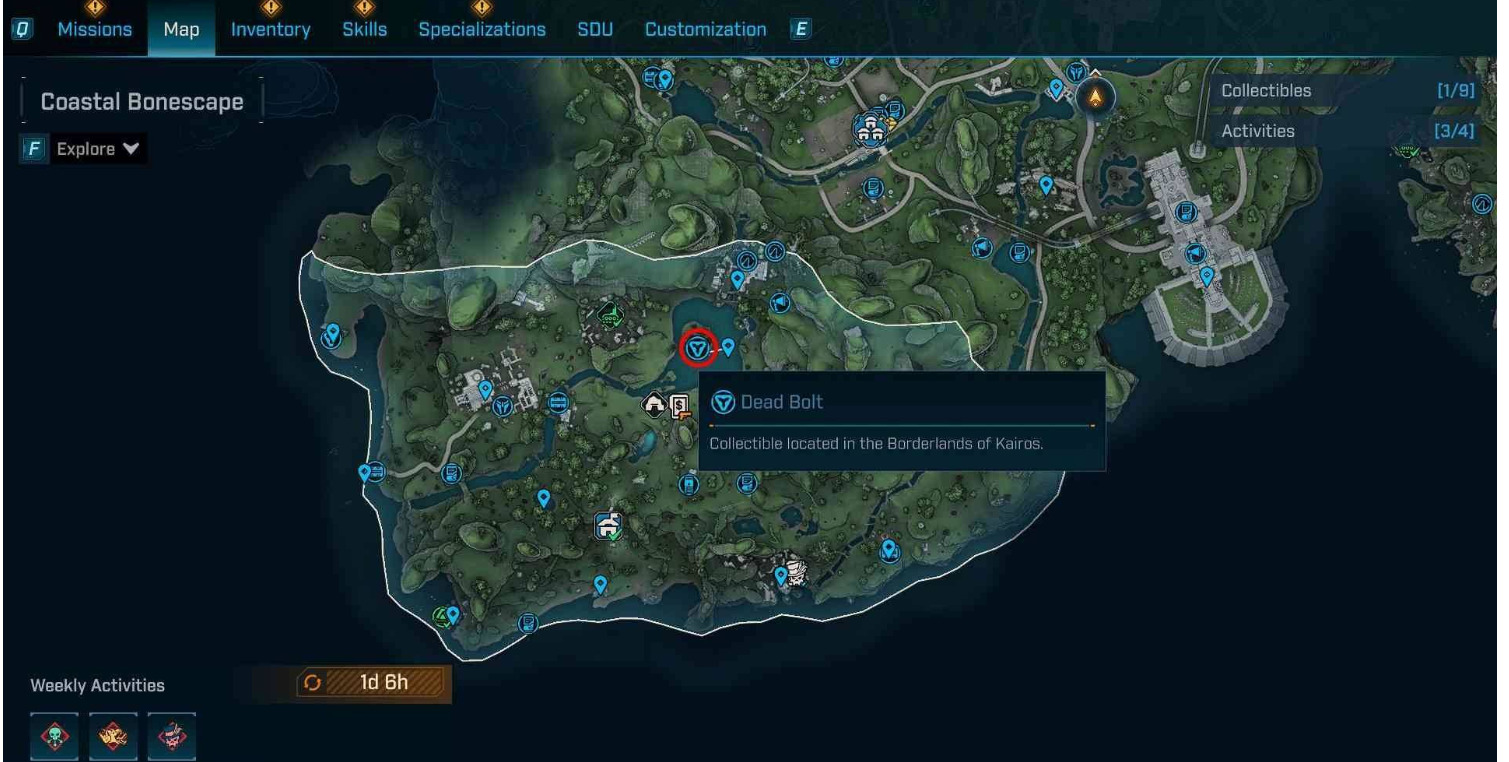This screenshot has width=1509, height=762.
Task: Select the red-circled Dead Bolt collectible marker
Action: [x=698, y=348]
